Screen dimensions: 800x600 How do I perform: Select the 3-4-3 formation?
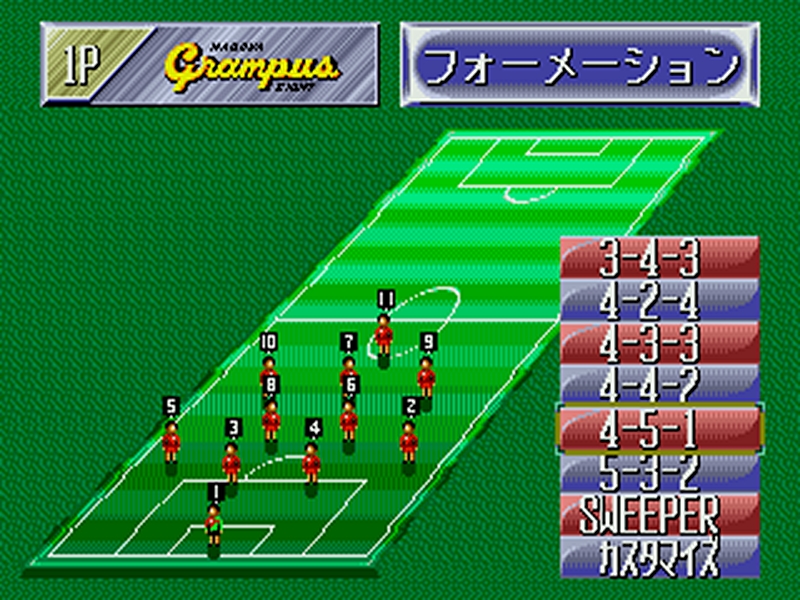660,259
